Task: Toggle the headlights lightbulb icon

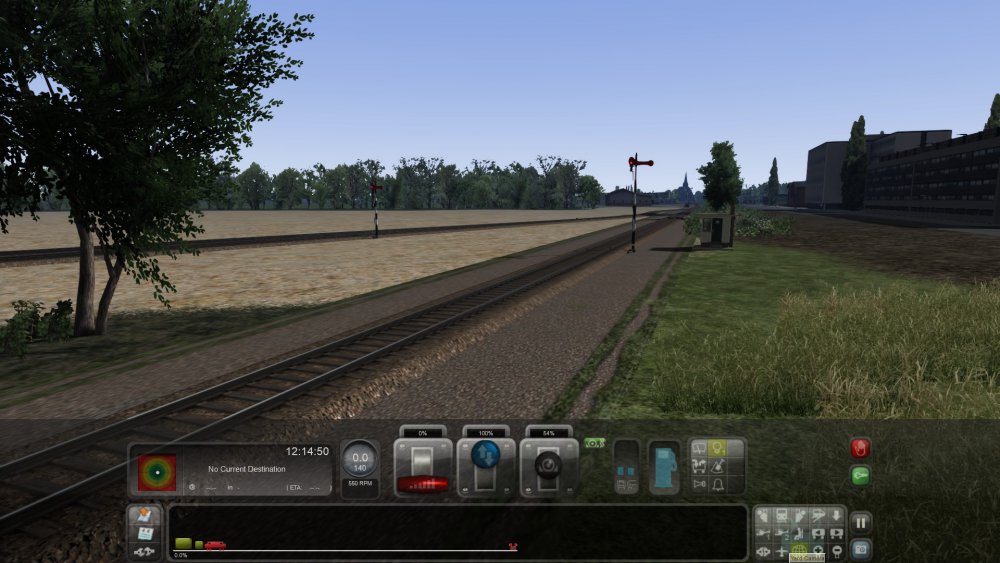Action: coord(717,449)
